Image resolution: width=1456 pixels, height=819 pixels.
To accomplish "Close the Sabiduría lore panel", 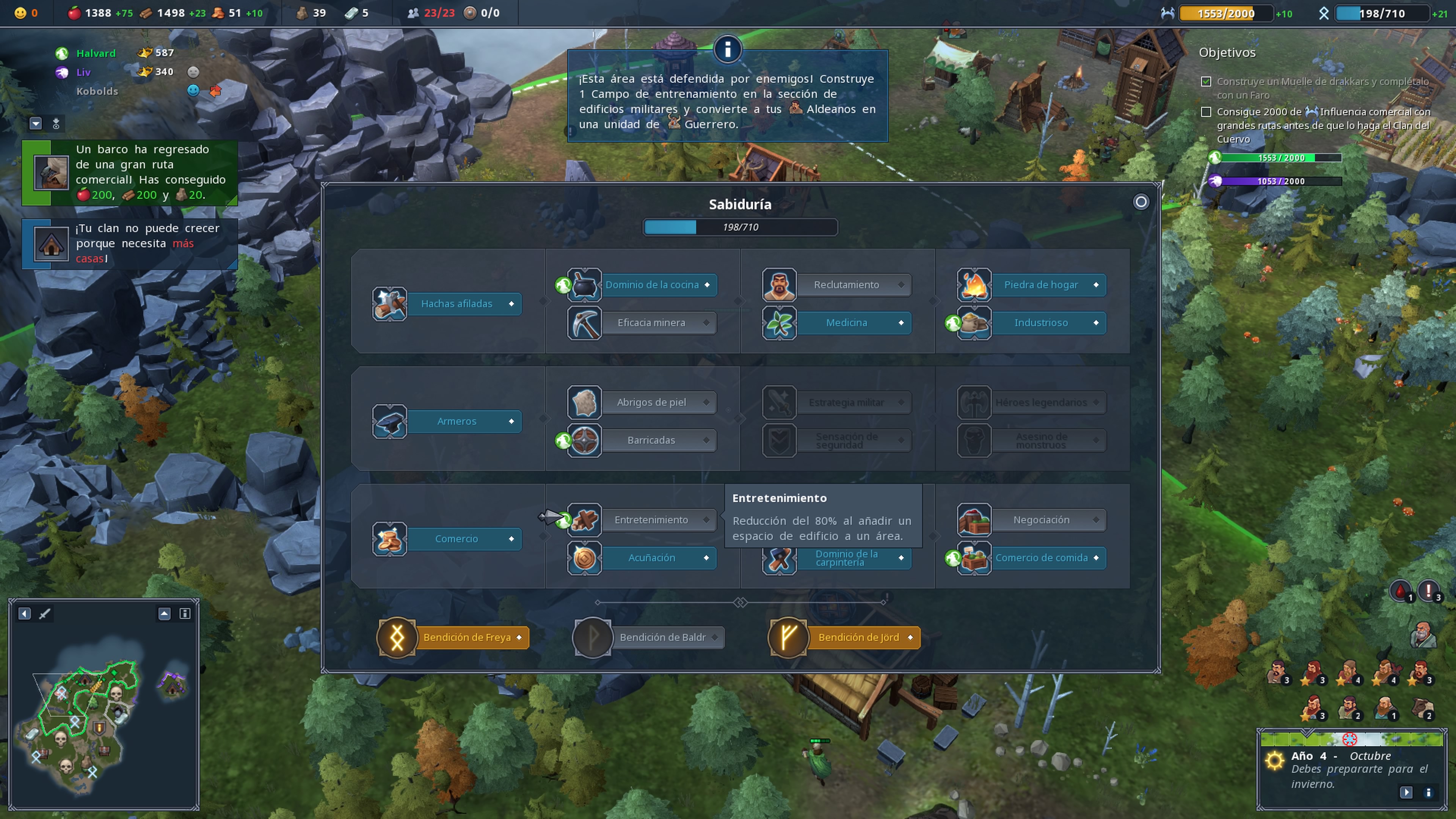I will [x=1141, y=202].
